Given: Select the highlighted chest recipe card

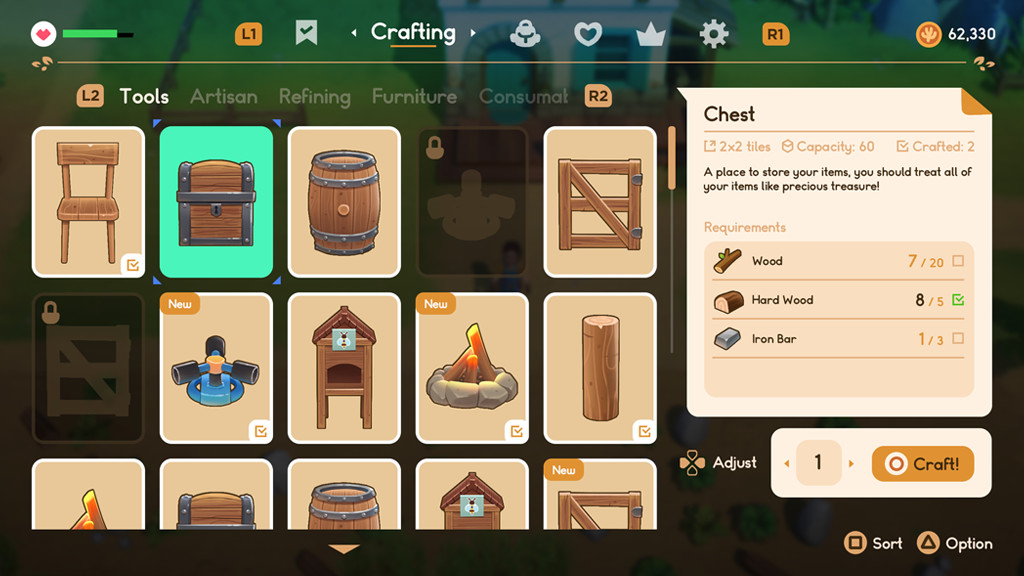Looking at the screenshot, I should tap(216, 202).
